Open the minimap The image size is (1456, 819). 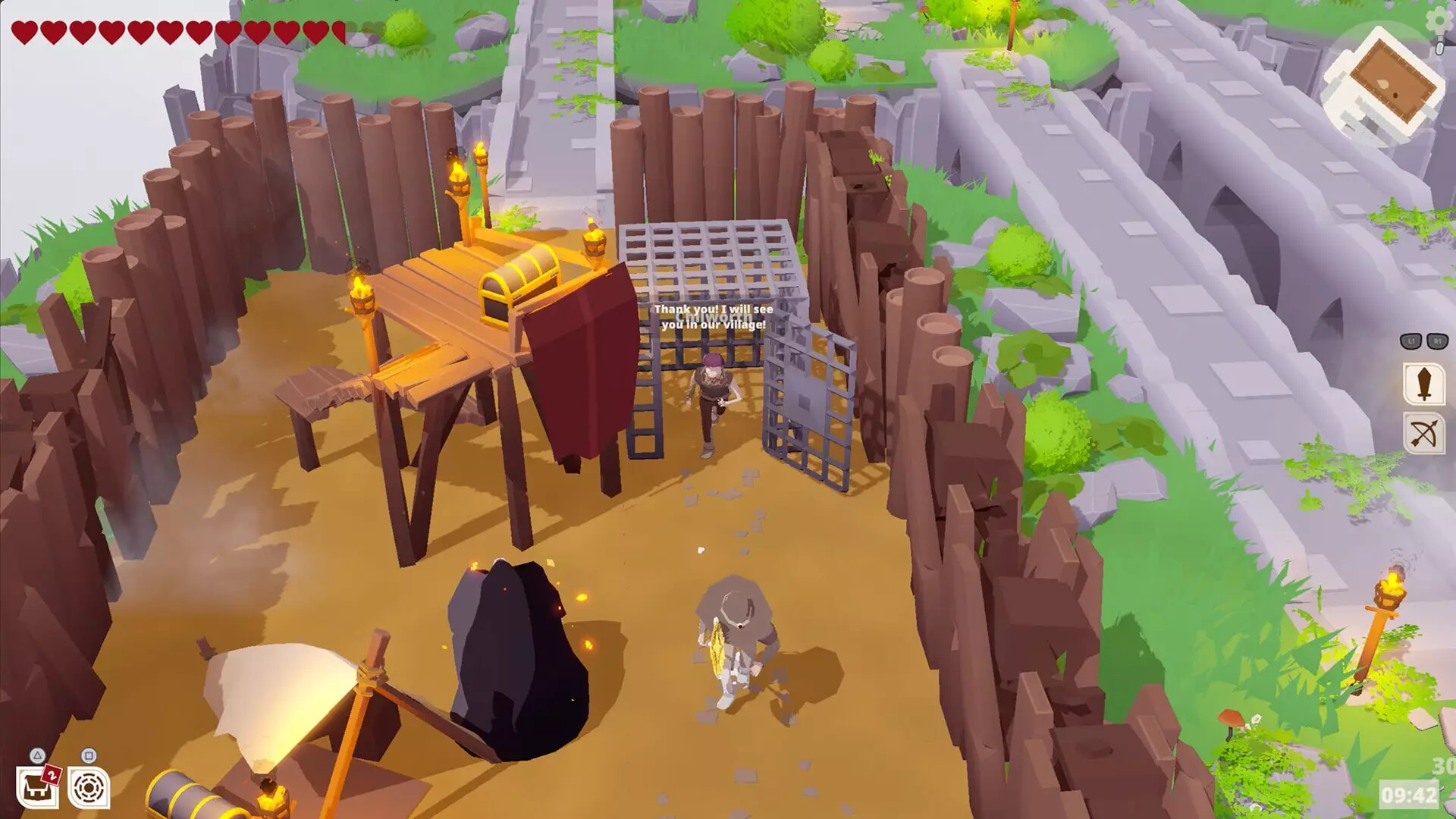[1382, 85]
